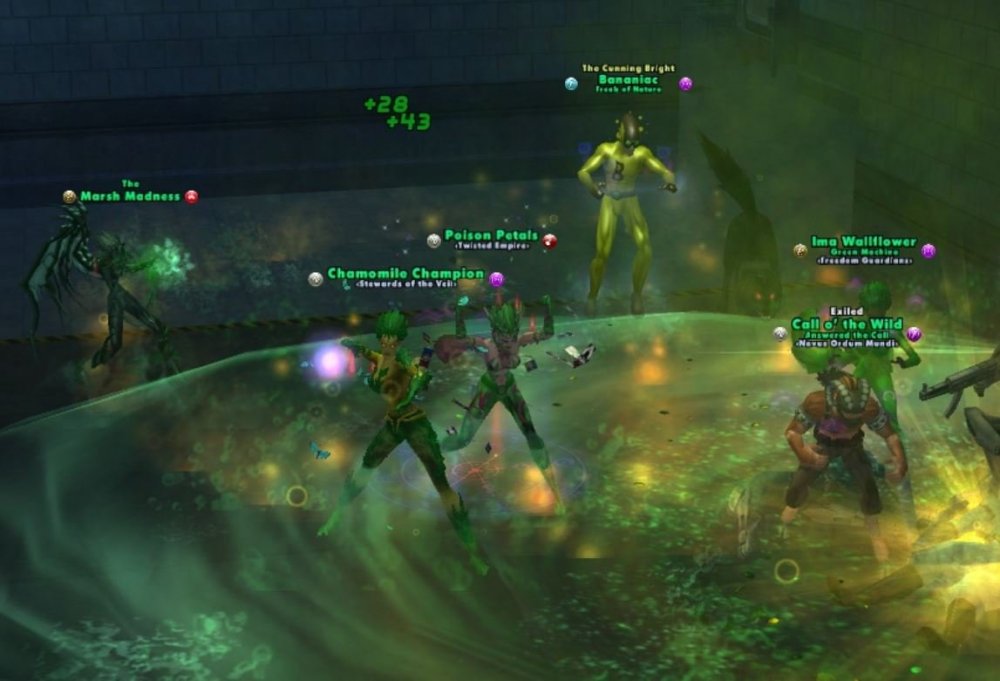Viewport: 1000px width, 681px height.
Task: Select the Bananiac player nameplate
Action: pos(628,79)
